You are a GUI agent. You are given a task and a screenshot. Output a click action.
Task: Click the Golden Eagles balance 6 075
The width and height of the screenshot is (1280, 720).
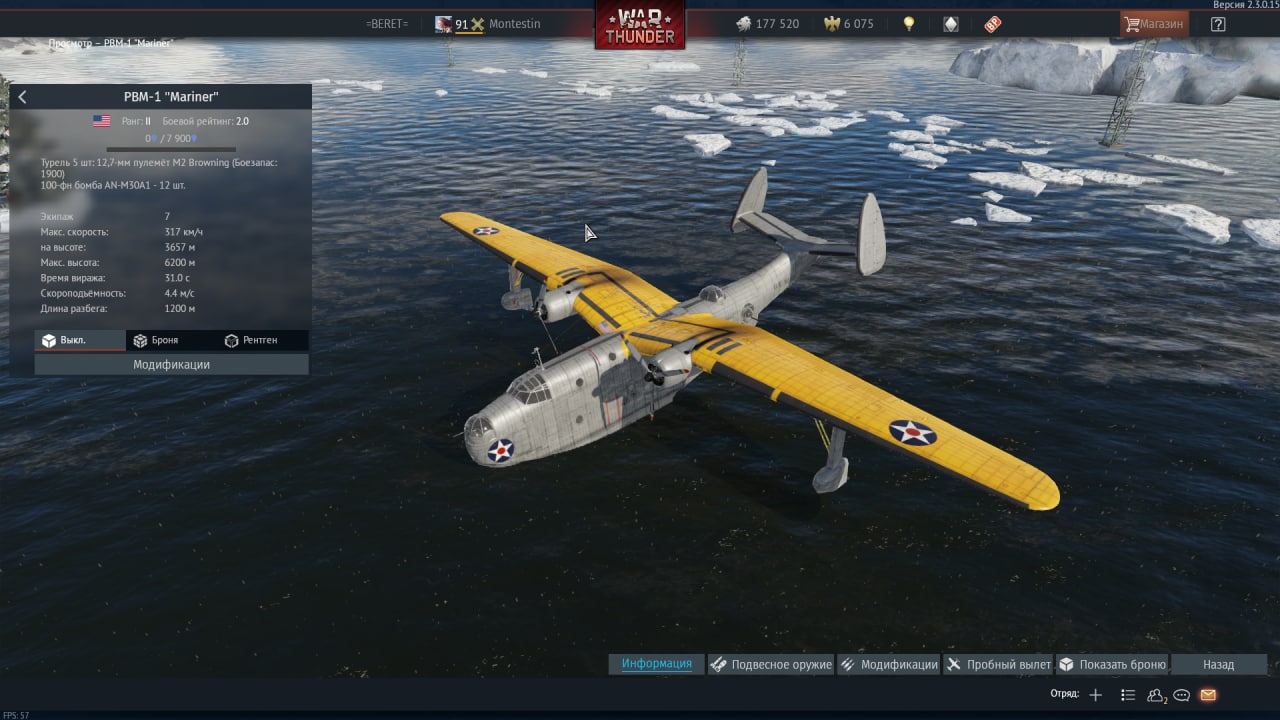(x=848, y=24)
